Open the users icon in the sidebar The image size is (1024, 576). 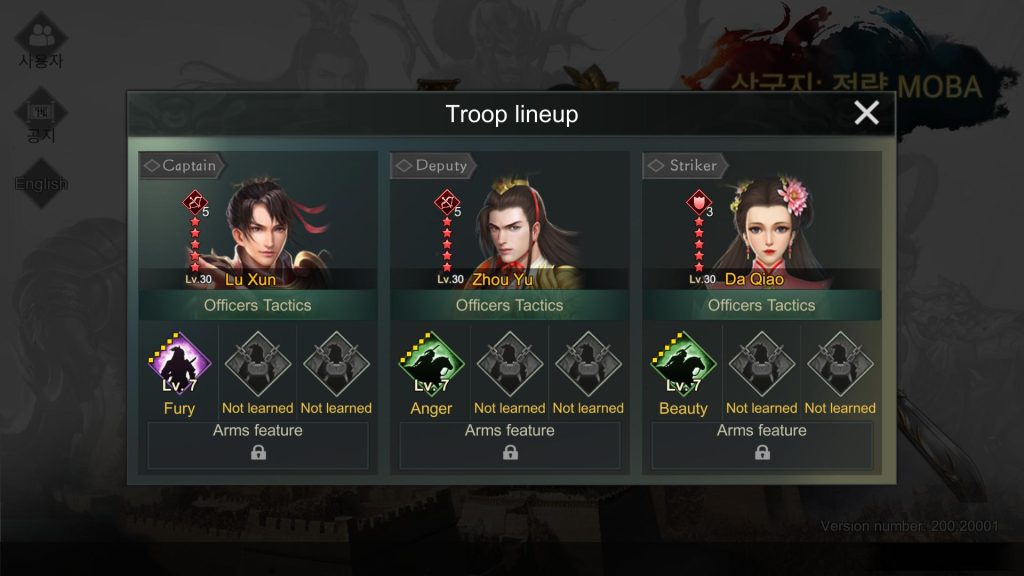[x=41, y=40]
